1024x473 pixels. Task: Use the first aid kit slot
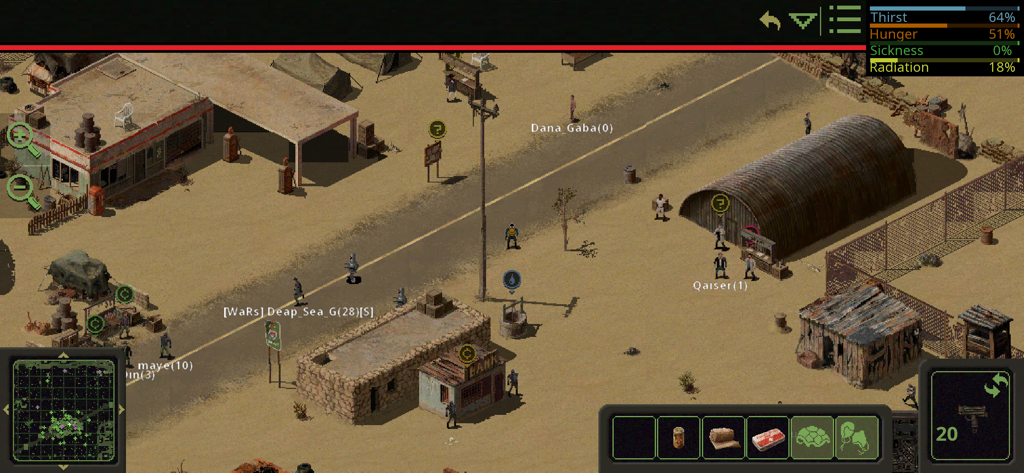[768, 438]
